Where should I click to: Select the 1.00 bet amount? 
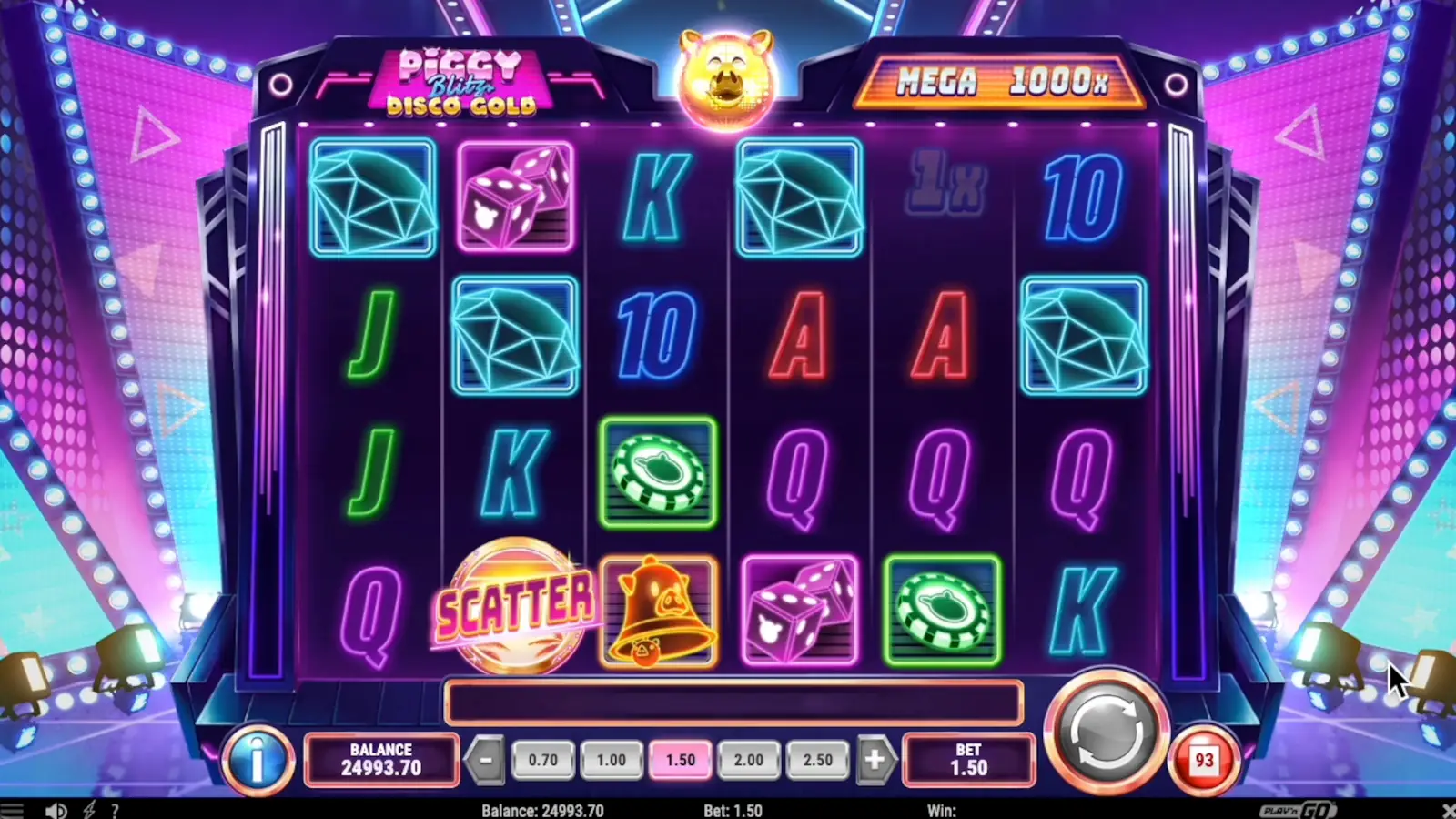612,759
